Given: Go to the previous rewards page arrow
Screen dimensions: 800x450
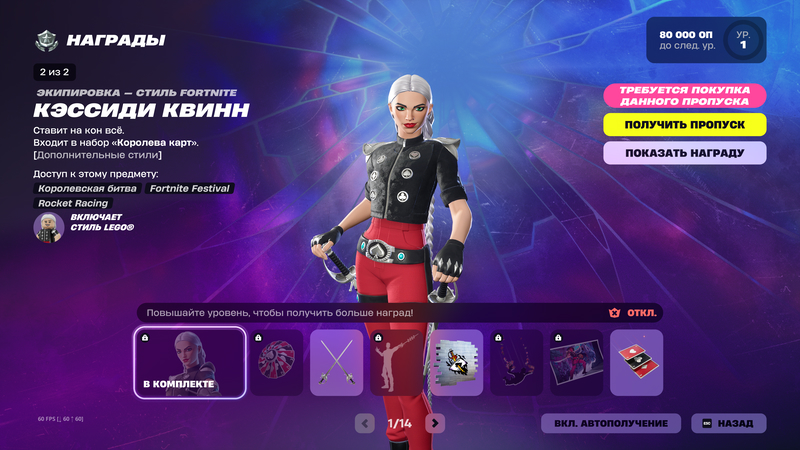Looking at the screenshot, I should (365, 423).
